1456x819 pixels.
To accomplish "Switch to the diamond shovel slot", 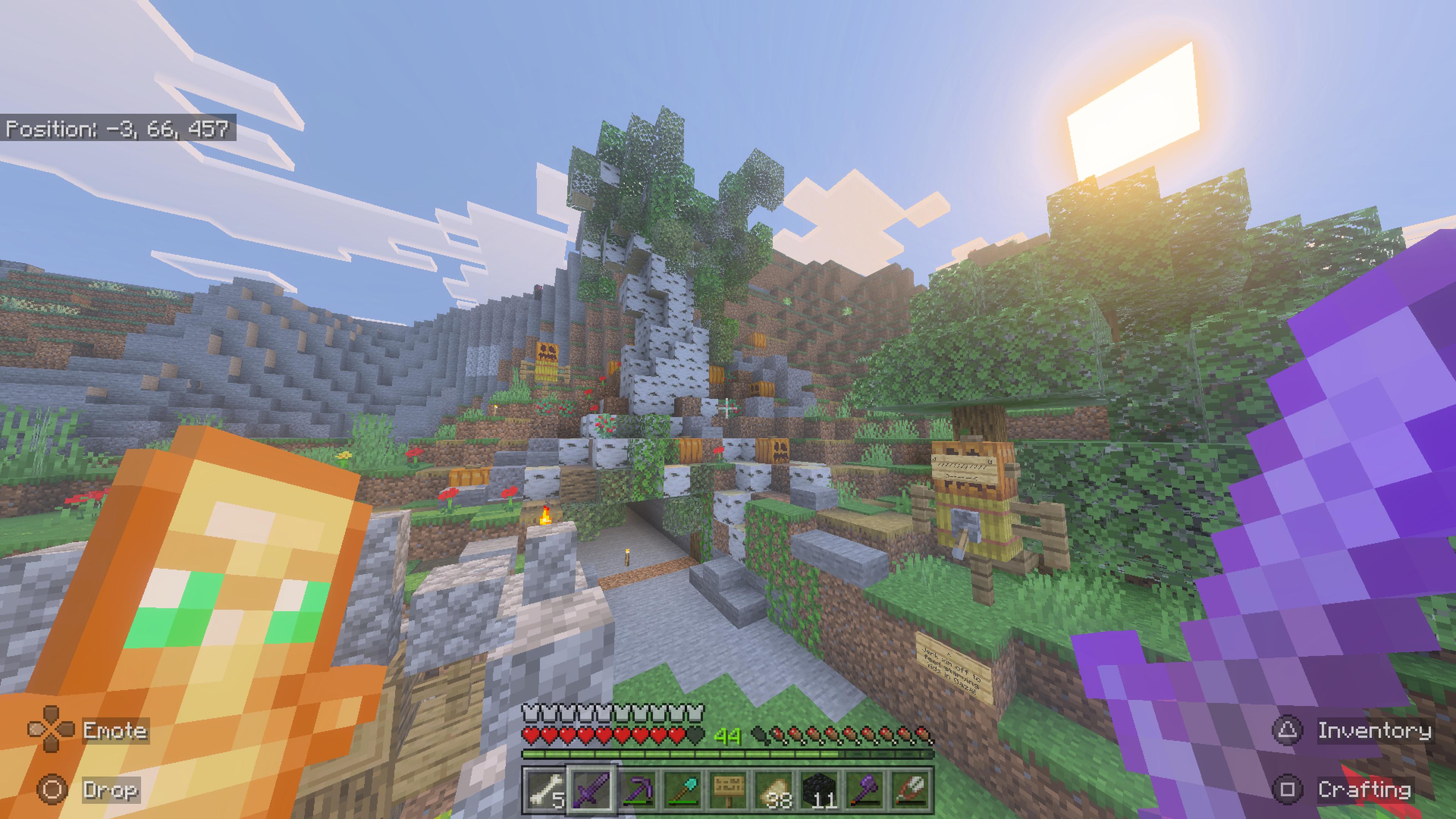I will pyautogui.click(x=682, y=789).
